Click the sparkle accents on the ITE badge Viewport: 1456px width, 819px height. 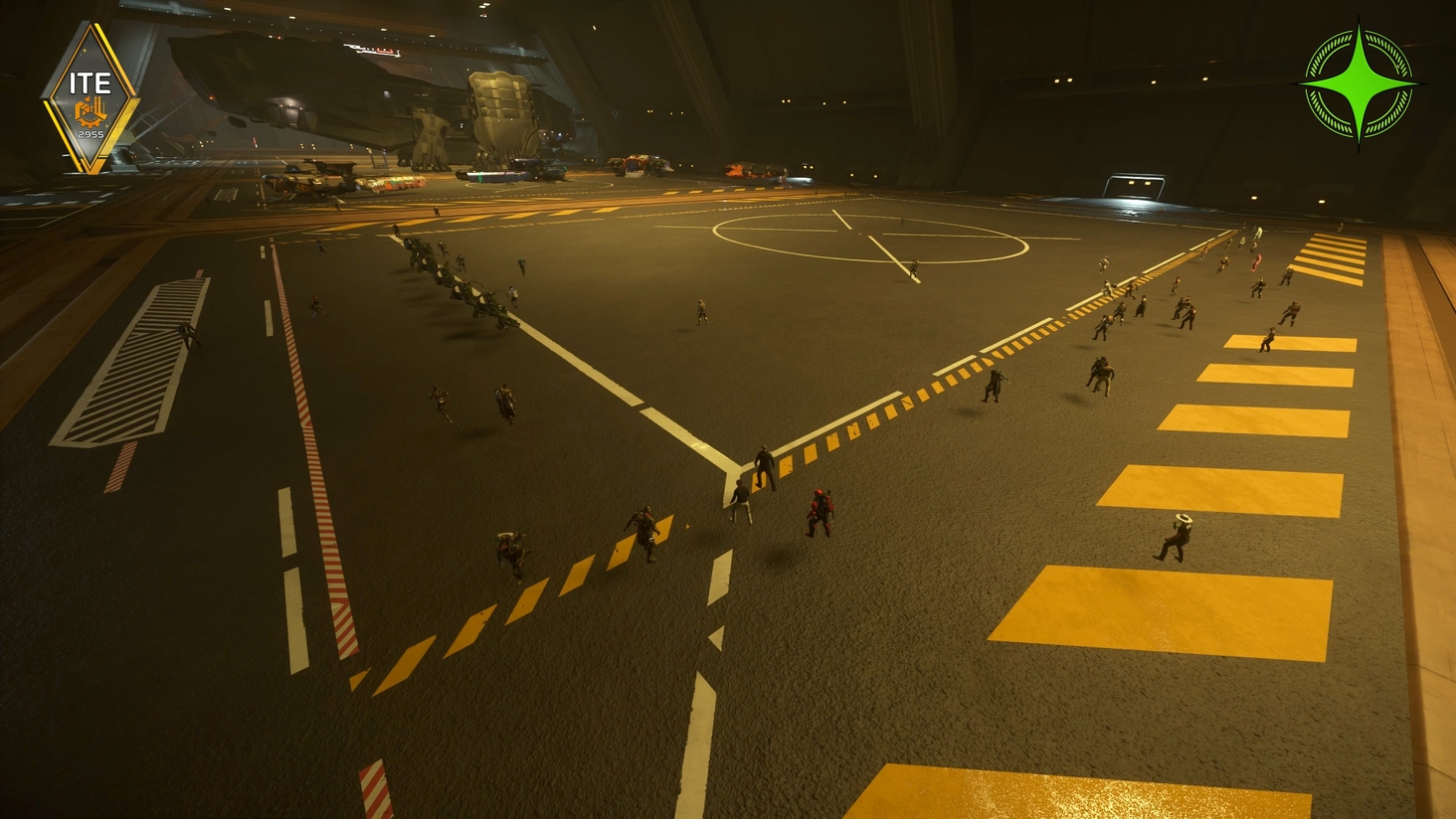click(85, 51)
